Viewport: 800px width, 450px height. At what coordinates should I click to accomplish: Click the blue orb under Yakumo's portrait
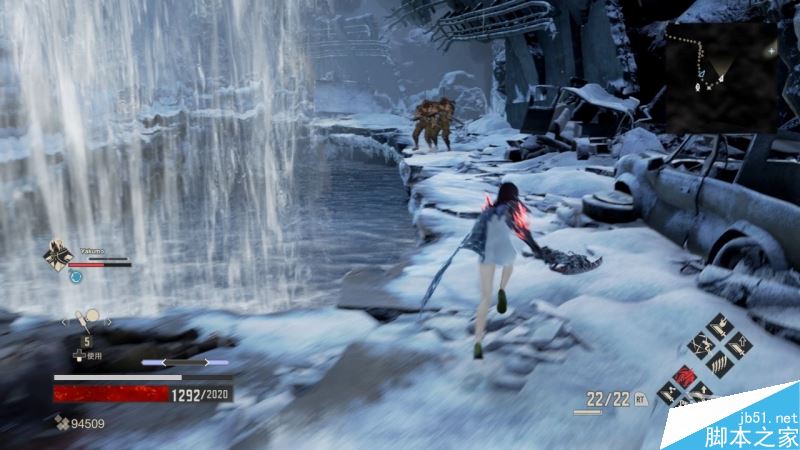(75, 277)
